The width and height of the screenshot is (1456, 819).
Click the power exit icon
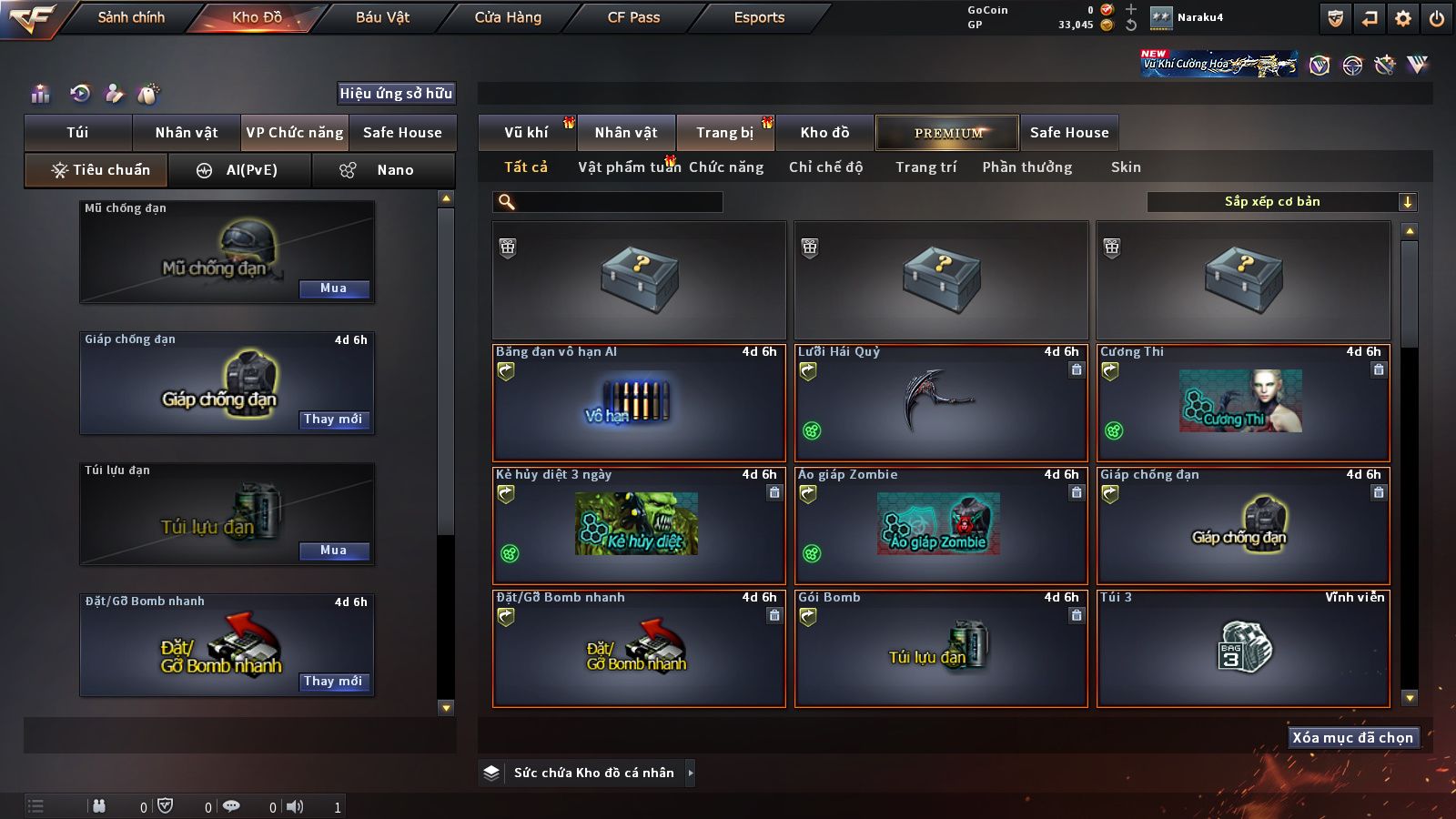point(1437,18)
